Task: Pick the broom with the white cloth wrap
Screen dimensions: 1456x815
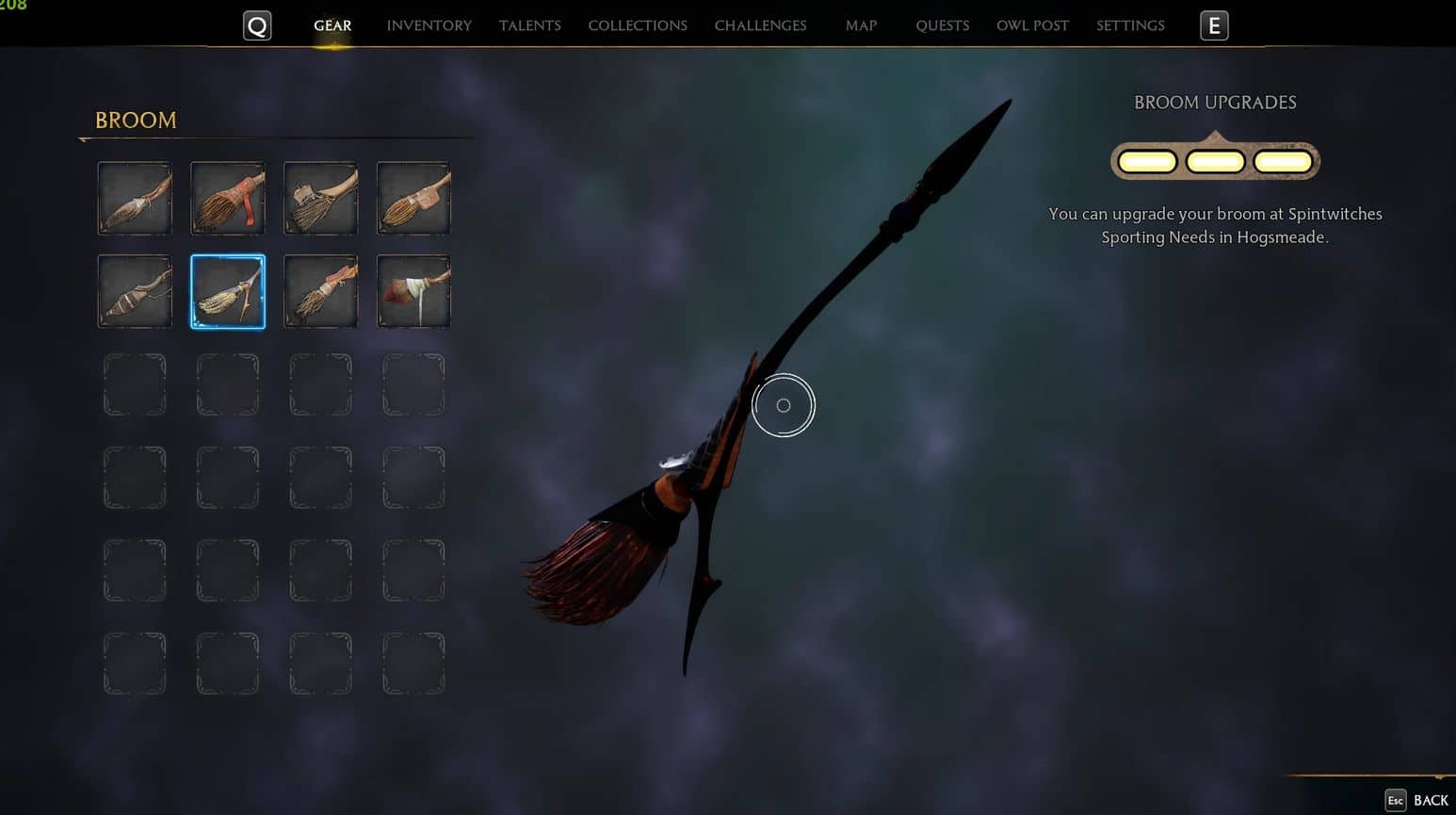Action: tap(413, 291)
